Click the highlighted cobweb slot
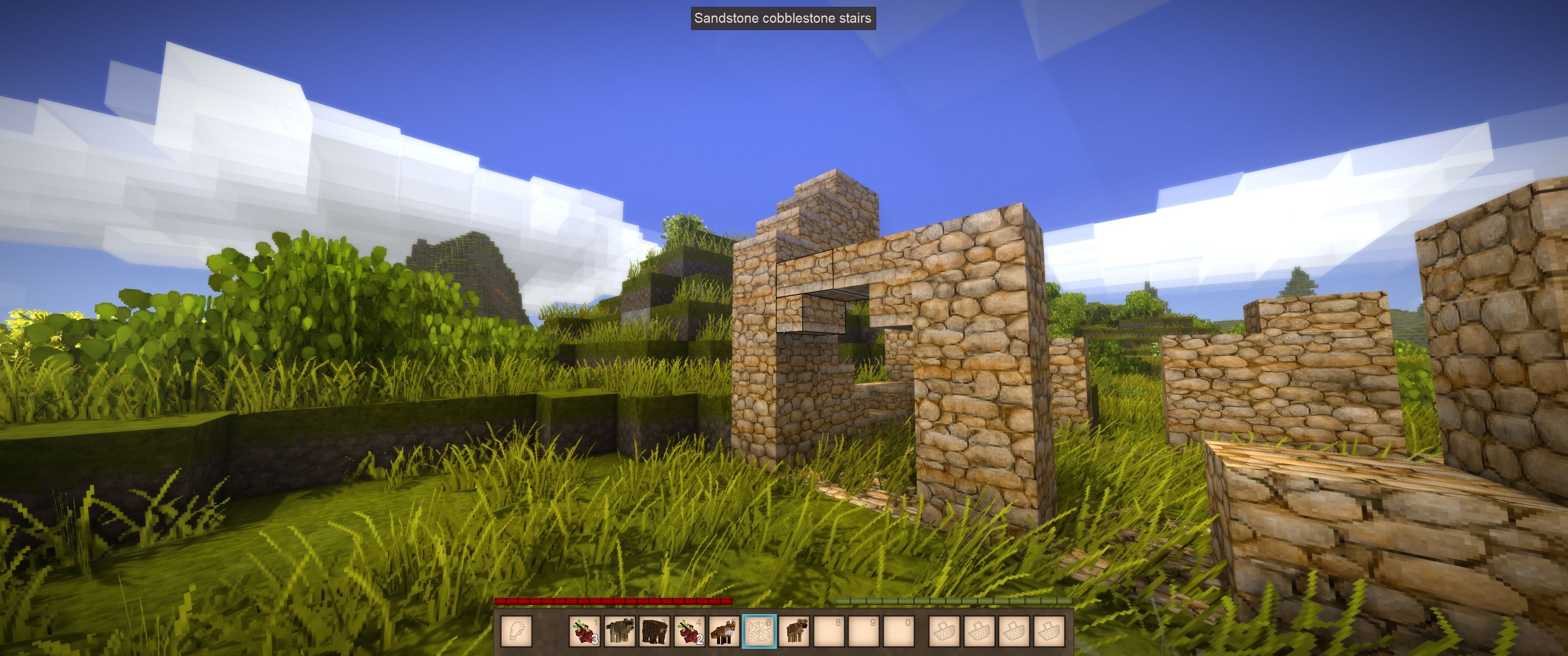Viewport: 1568px width, 656px height. click(x=759, y=631)
